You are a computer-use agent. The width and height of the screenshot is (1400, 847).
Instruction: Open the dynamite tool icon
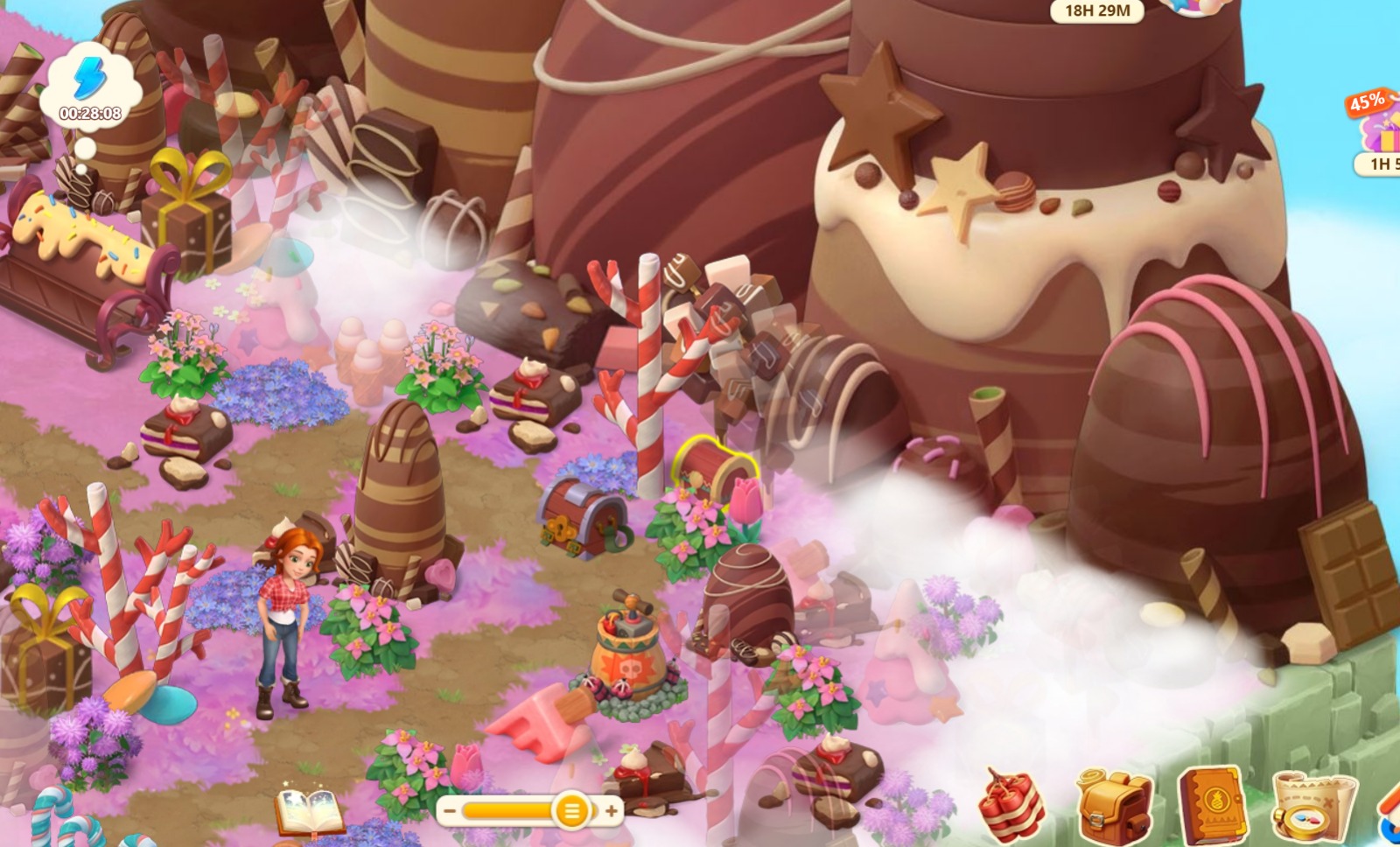[x=1012, y=804]
